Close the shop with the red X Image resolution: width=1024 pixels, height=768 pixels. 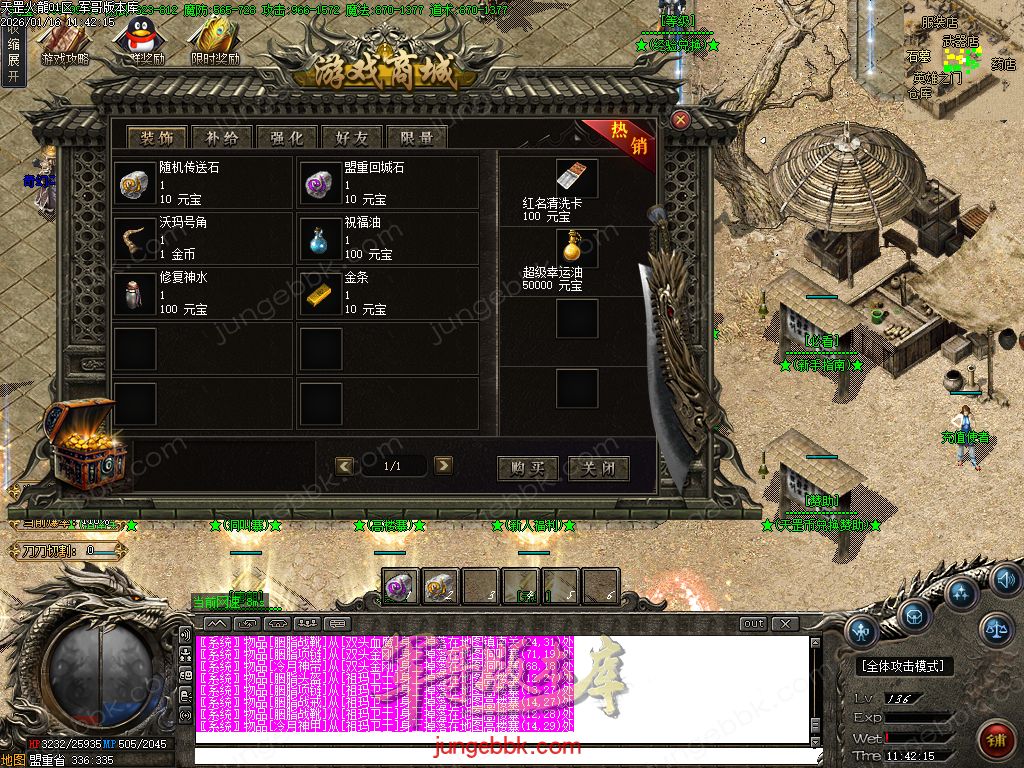681,120
